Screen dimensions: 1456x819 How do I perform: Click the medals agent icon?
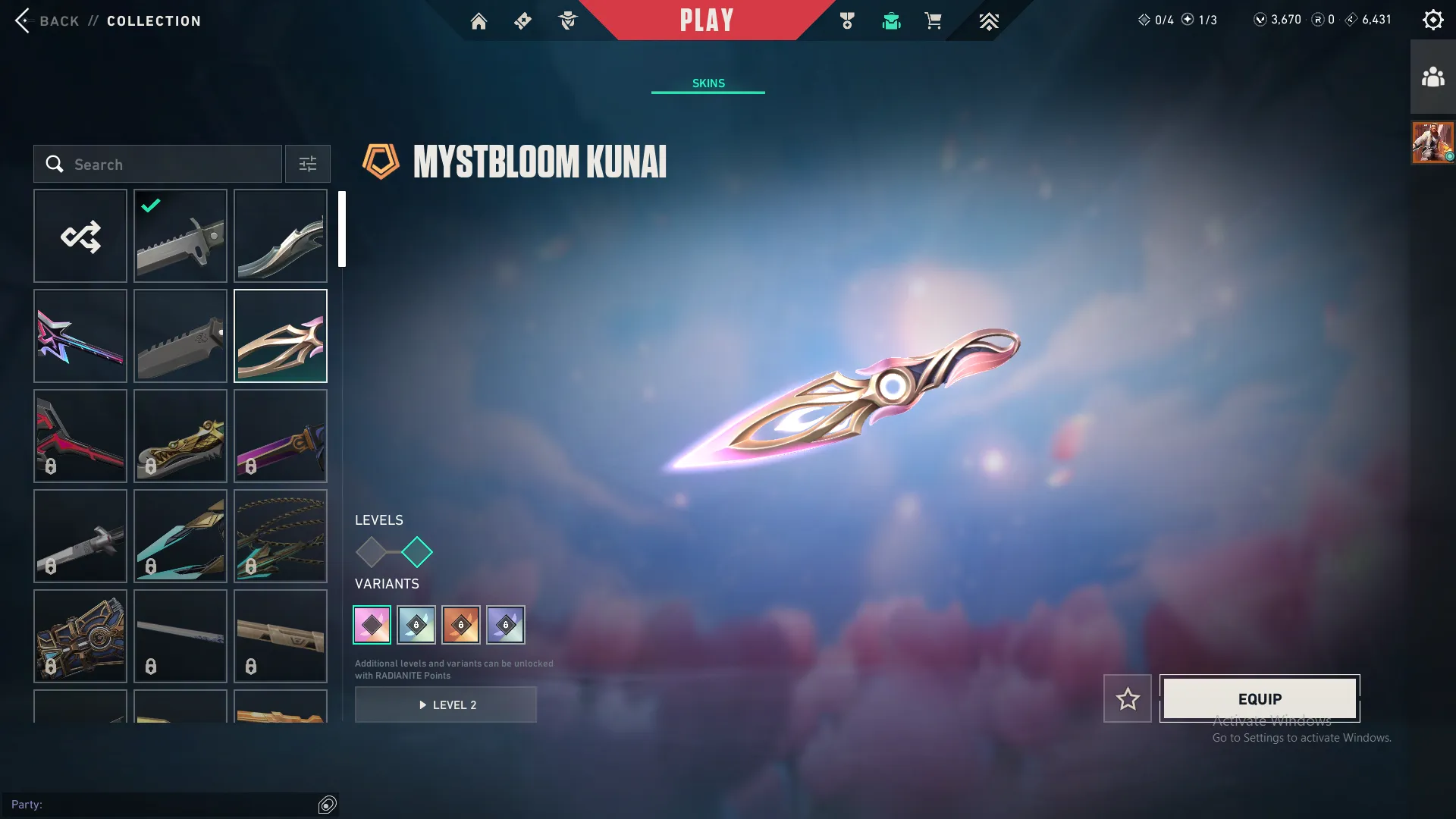tap(847, 20)
